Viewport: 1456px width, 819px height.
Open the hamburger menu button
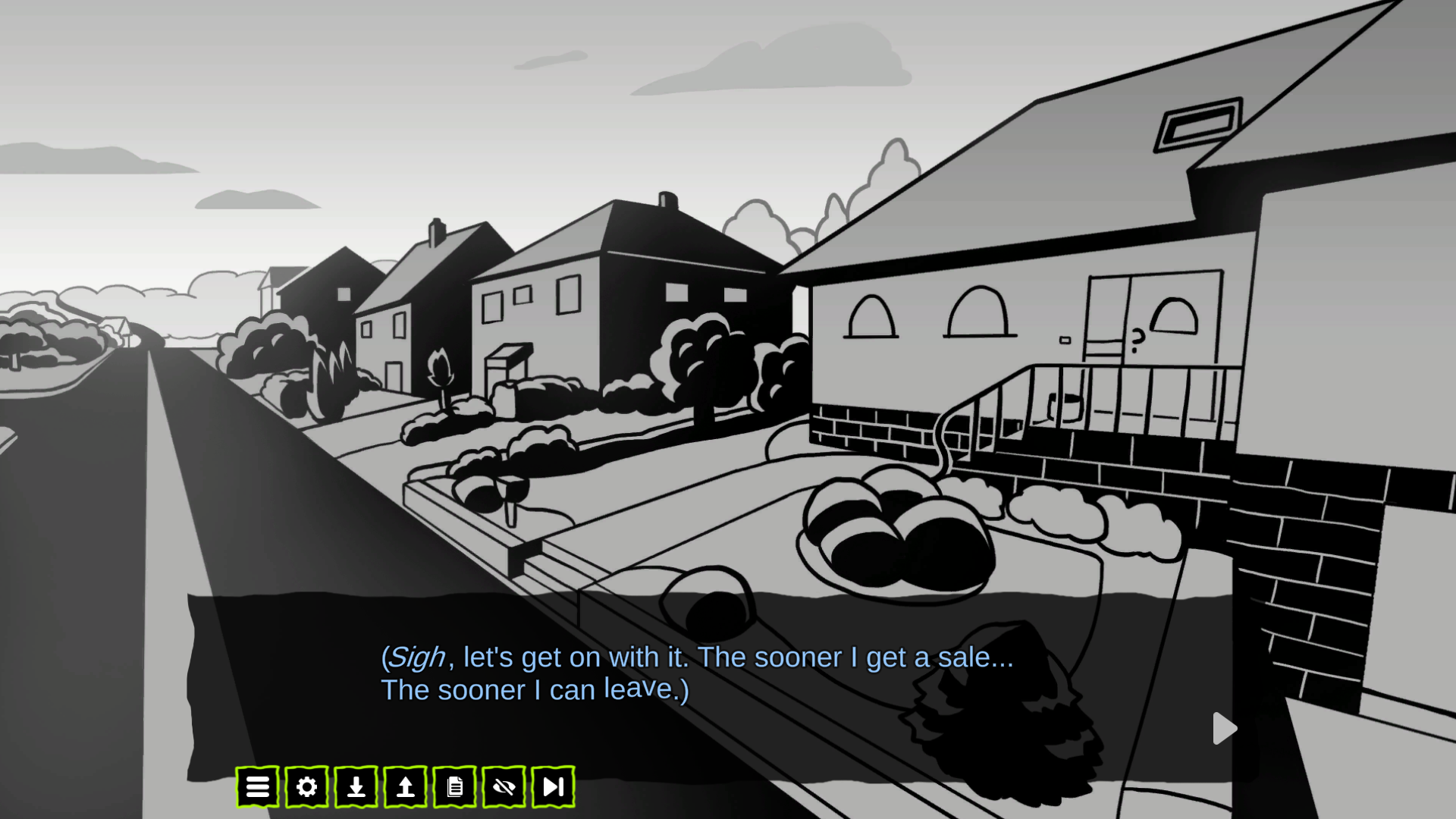point(257,787)
